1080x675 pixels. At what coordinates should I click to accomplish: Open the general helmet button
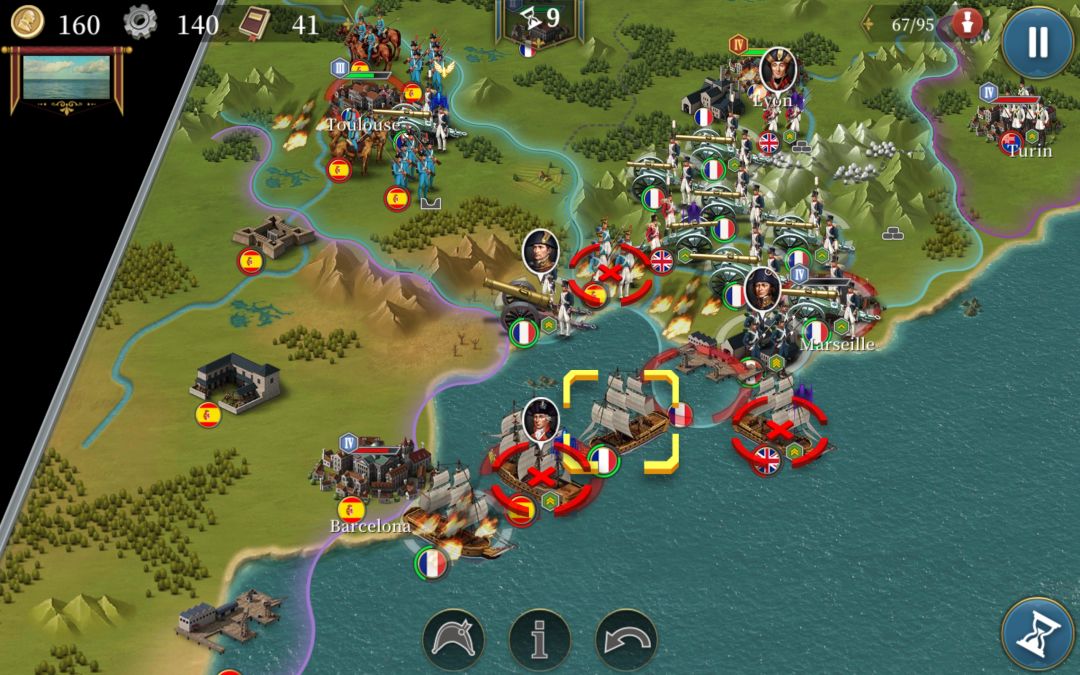tap(453, 638)
